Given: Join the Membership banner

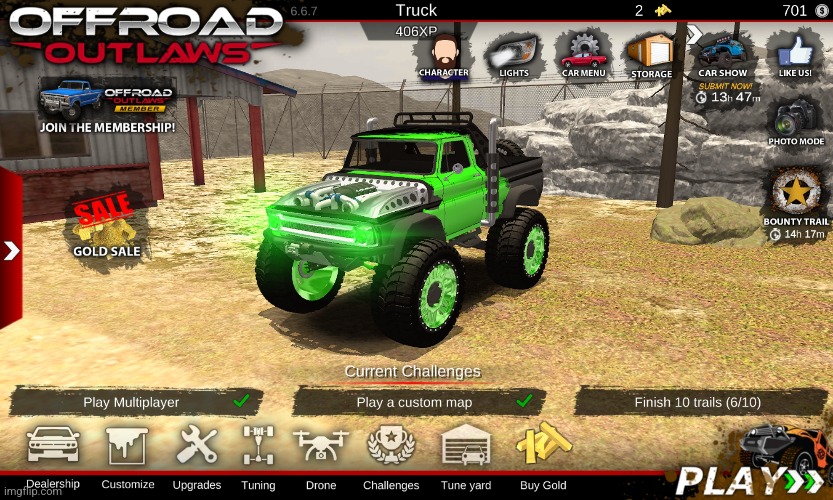Looking at the screenshot, I should (x=107, y=104).
